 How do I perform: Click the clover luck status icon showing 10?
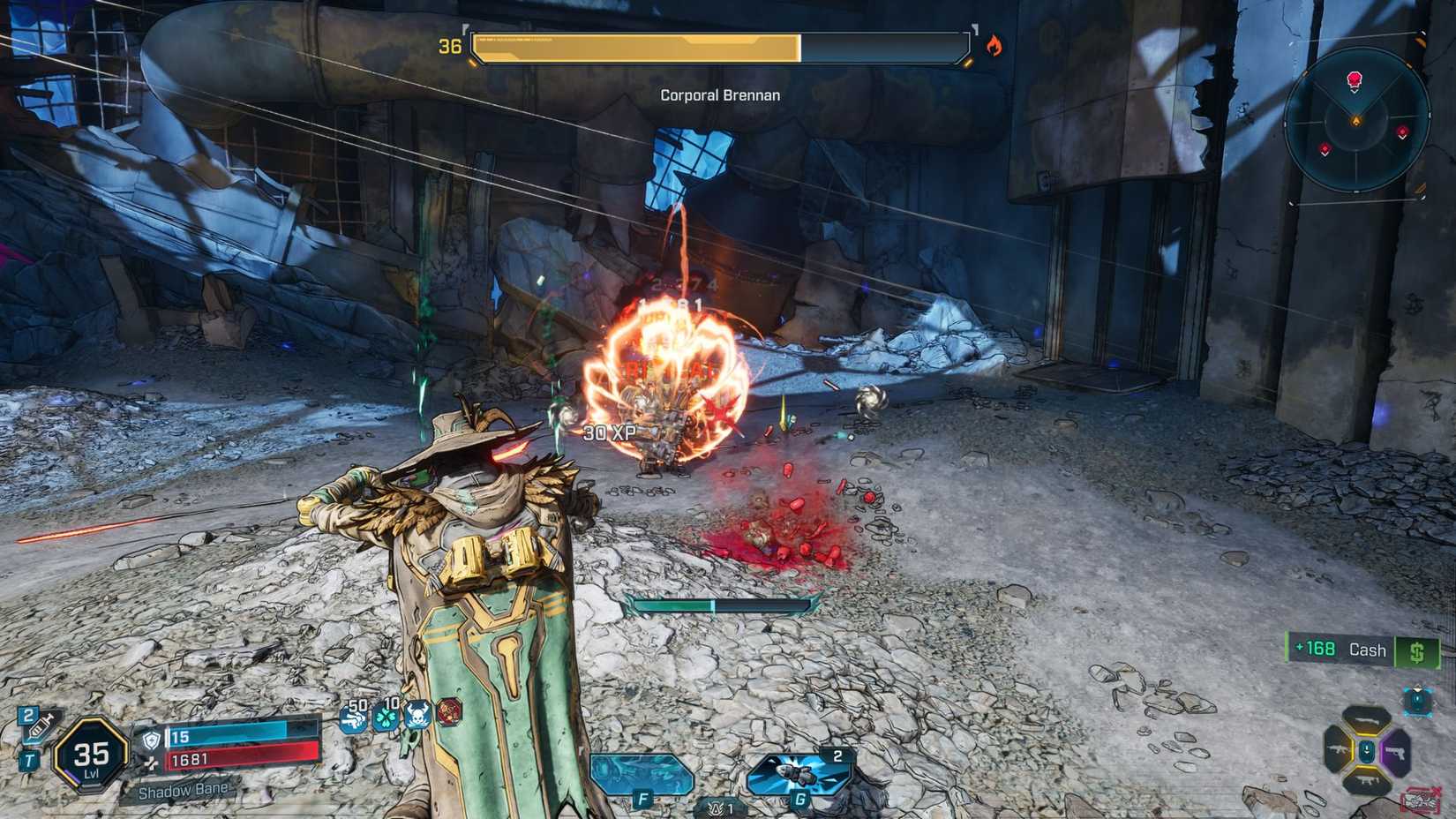click(x=386, y=721)
